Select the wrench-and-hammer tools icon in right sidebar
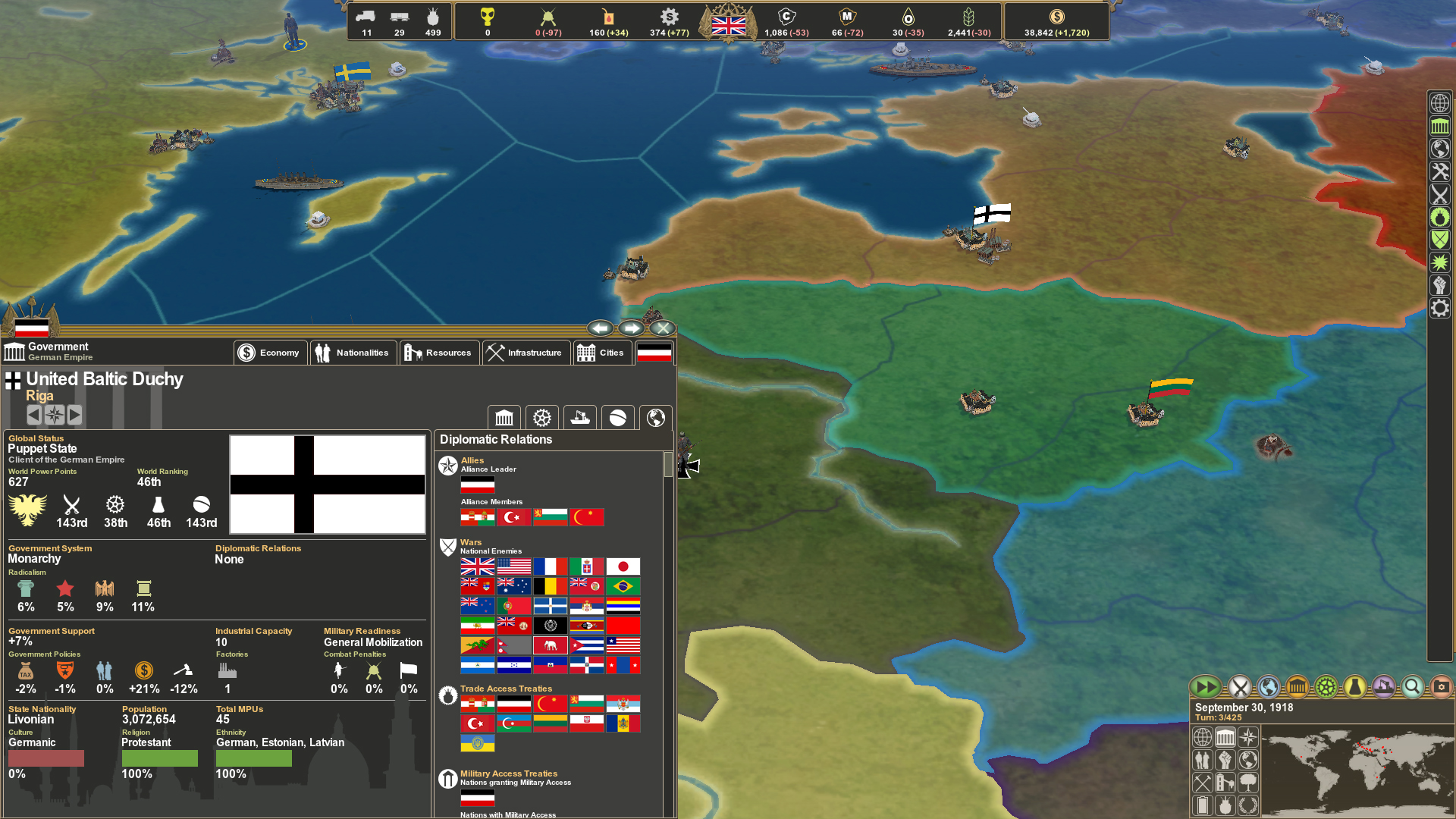 pyautogui.click(x=1440, y=172)
